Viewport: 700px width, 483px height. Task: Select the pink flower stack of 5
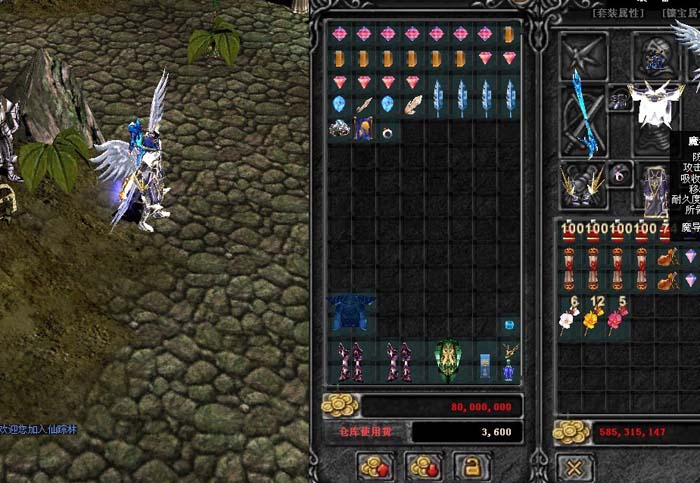tap(617, 317)
